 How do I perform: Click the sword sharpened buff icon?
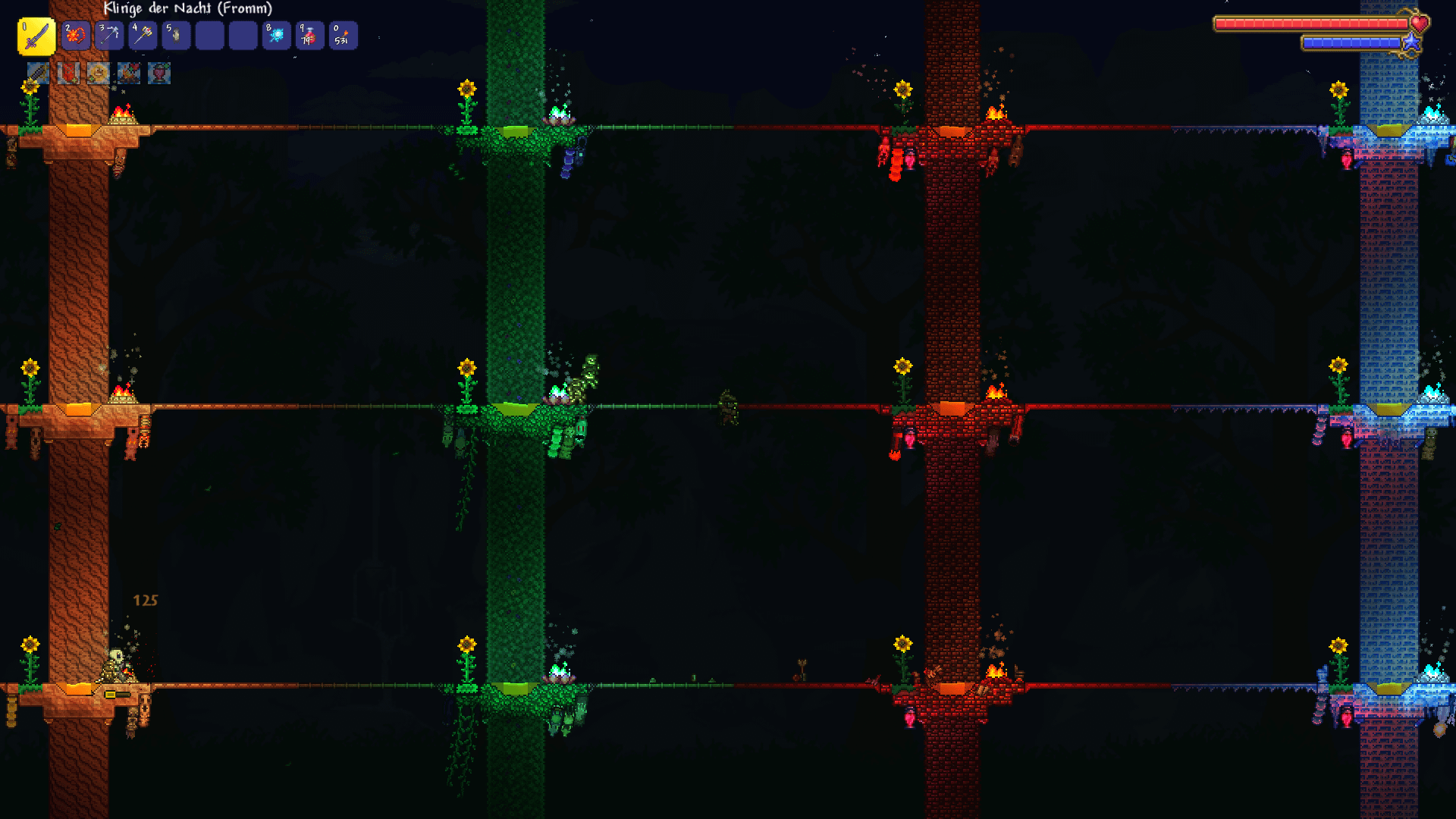pos(38,73)
